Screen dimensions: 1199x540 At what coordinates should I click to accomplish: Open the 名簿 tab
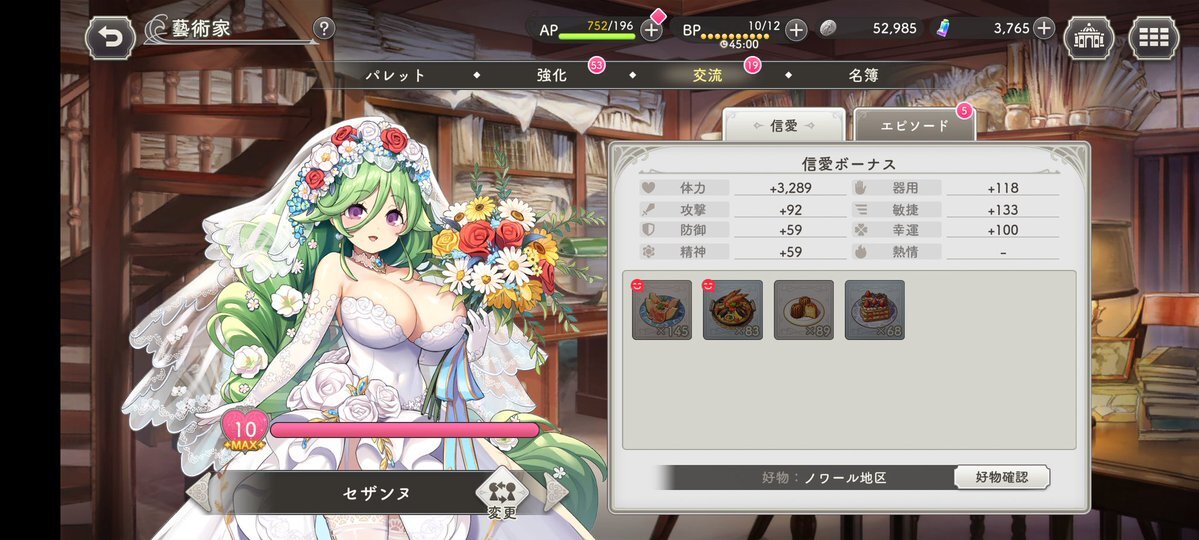(864, 75)
